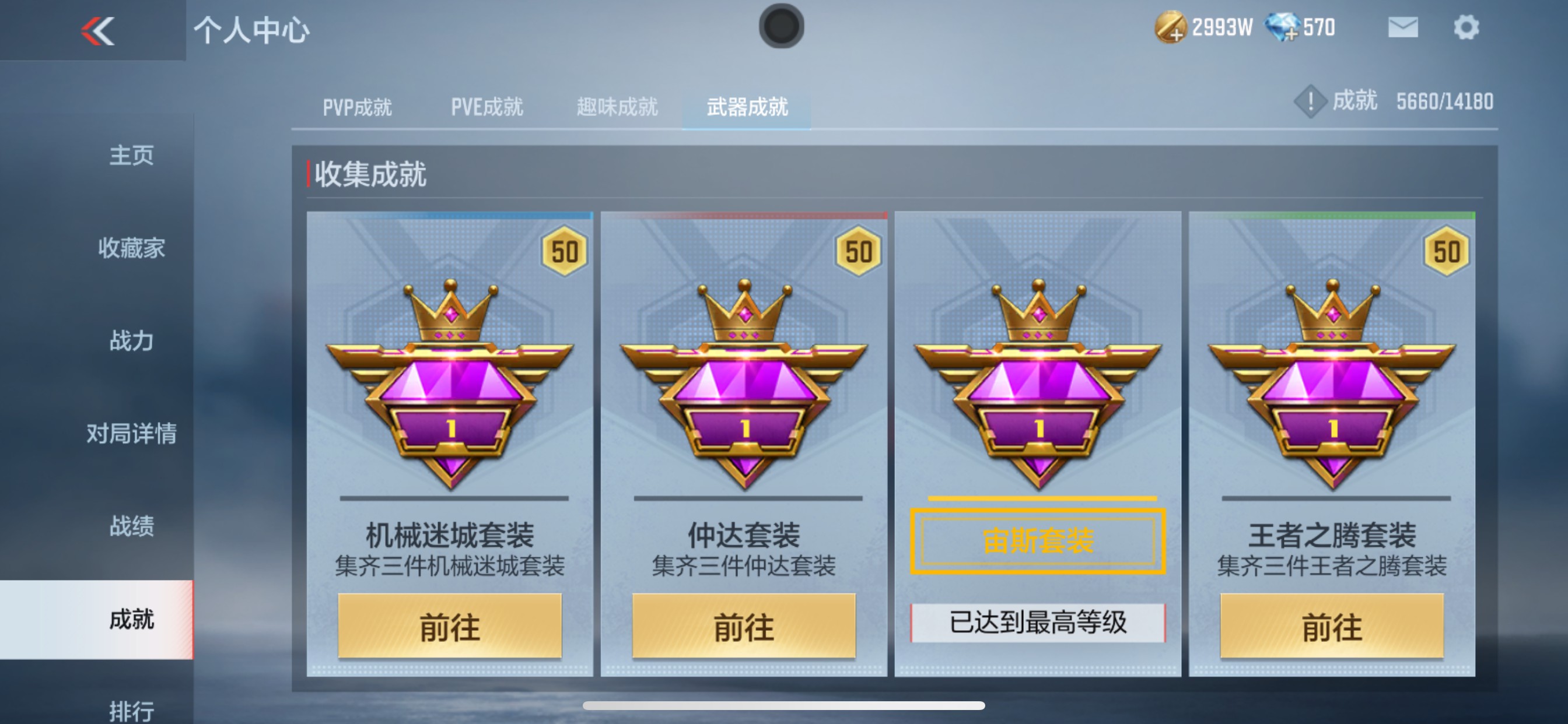Open the mail icon in top bar
The height and width of the screenshot is (724, 1568).
click(x=1403, y=27)
